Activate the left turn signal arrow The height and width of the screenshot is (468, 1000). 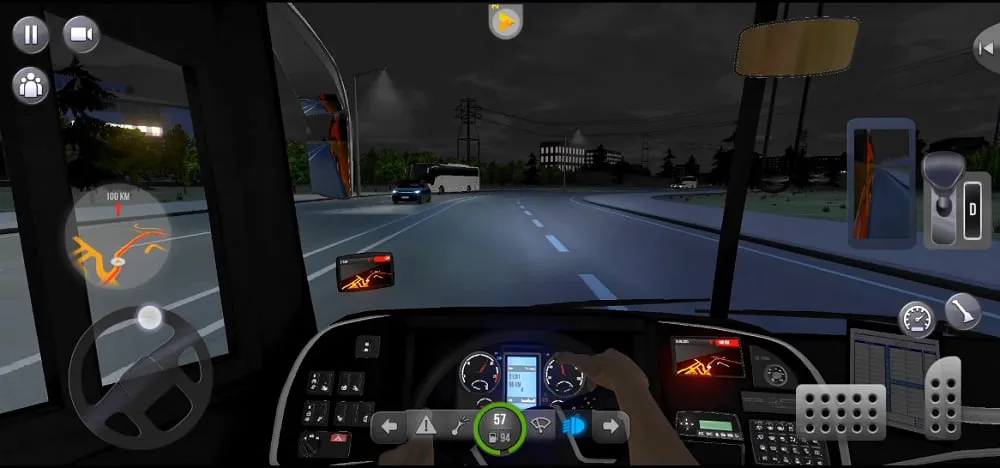point(390,427)
